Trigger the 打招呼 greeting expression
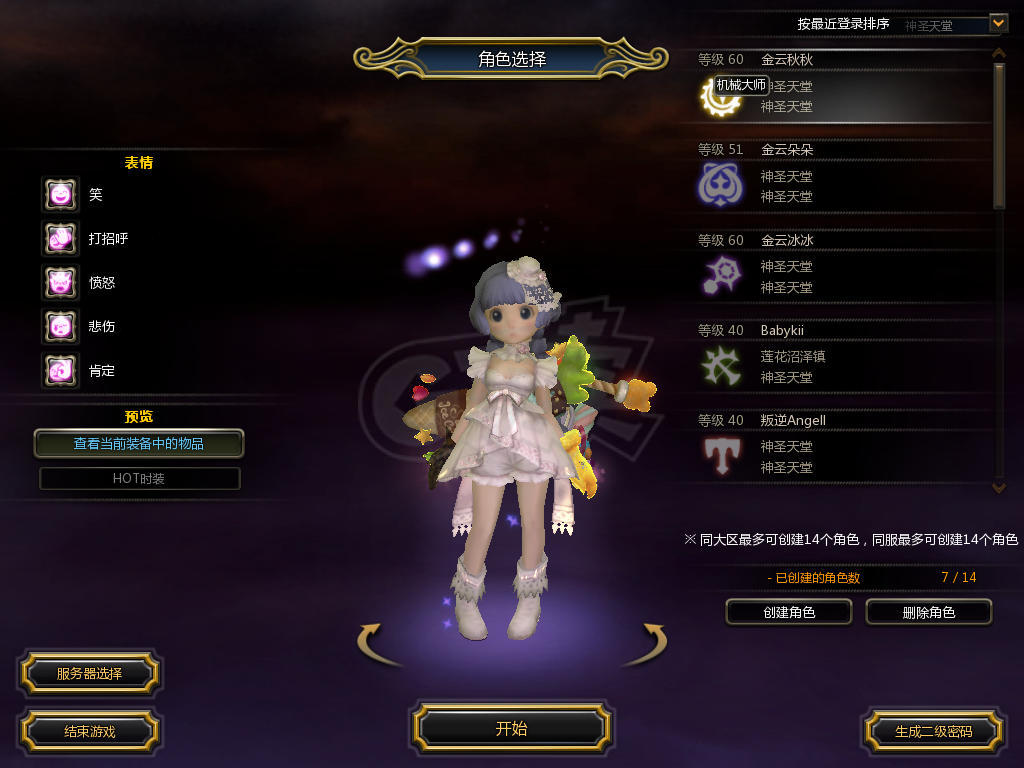This screenshot has width=1024, height=768. [60, 238]
